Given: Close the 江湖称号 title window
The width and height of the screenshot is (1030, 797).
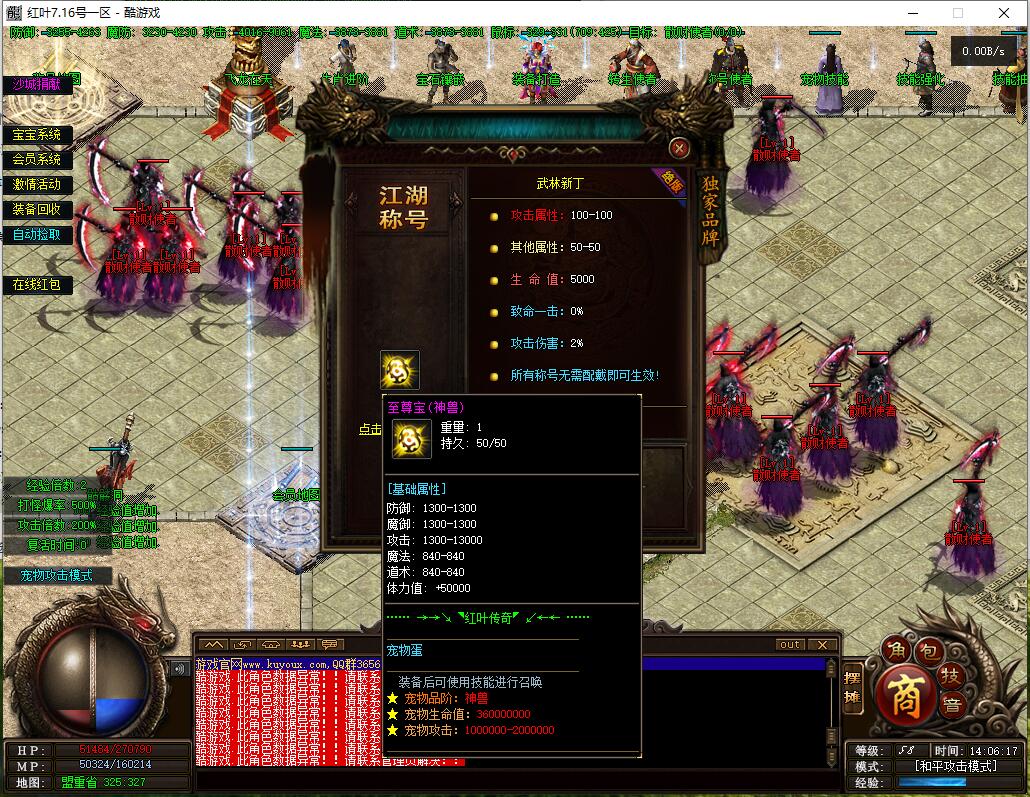Looking at the screenshot, I should tap(680, 149).
